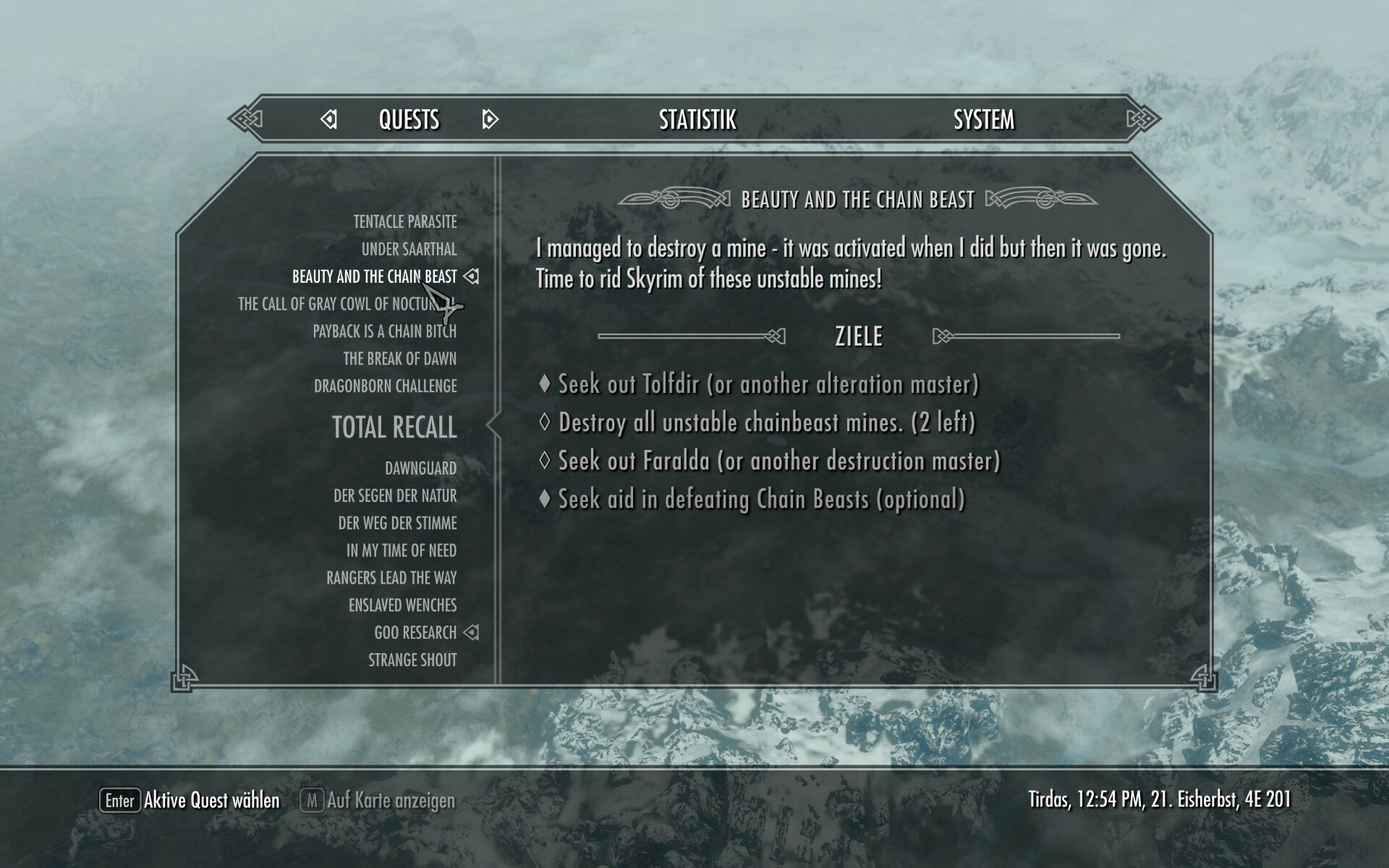
Task: Click the left navigation arrow beside QUESTS
Action: point(330,120)
